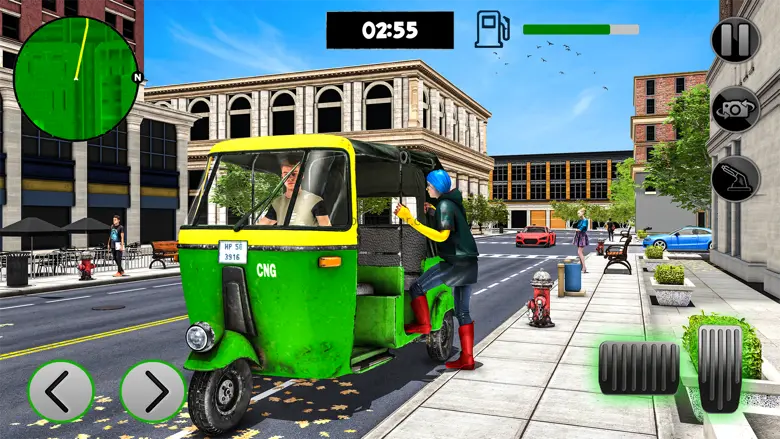Steer right with the right arrow button
780x439 pixels.
[x=152, y=391]
